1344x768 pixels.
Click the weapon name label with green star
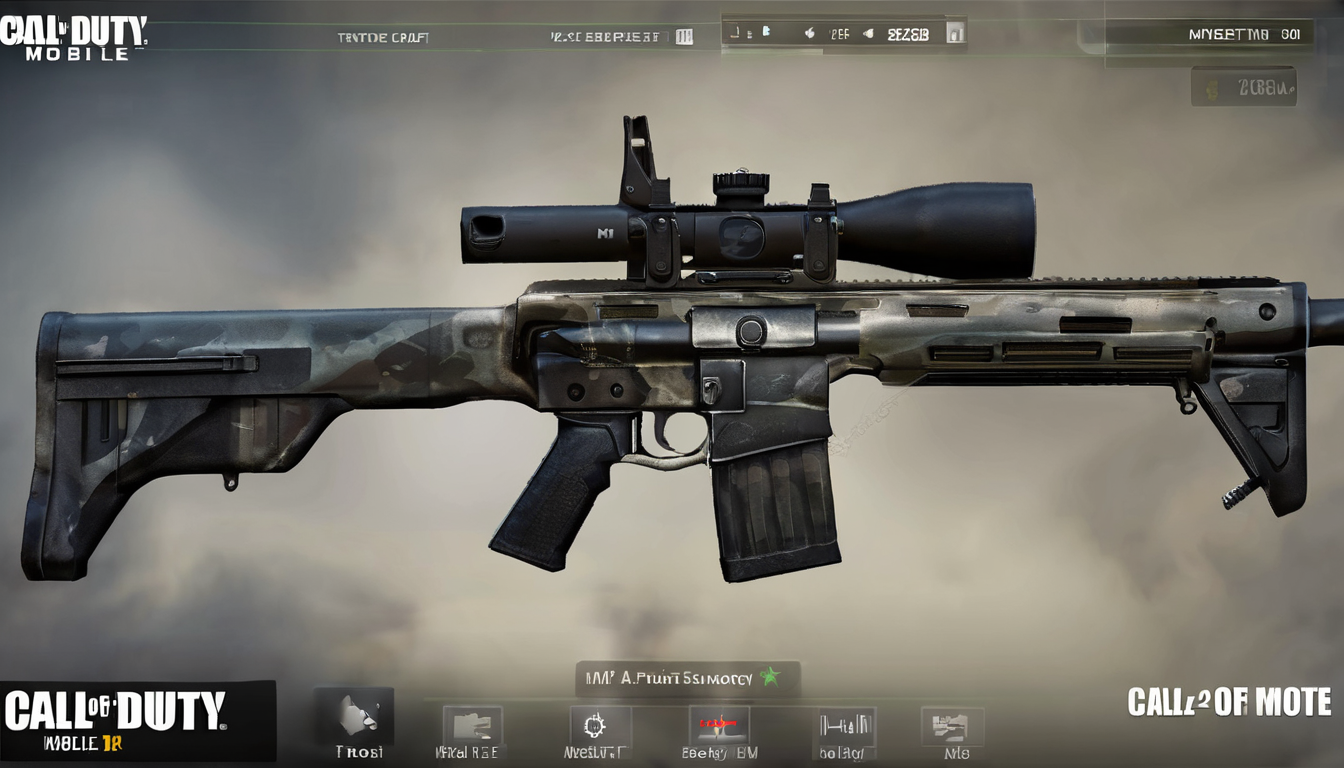[686, 678]
